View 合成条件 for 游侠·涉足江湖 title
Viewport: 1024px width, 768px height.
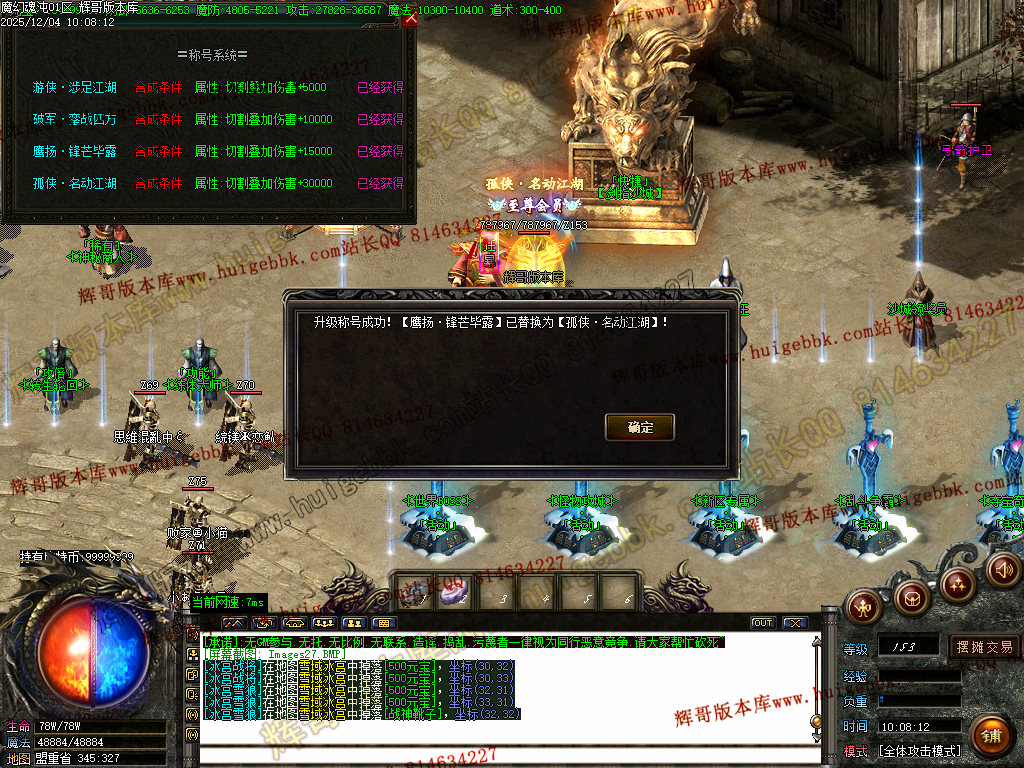pyautogui.click(x=158, y=88)
